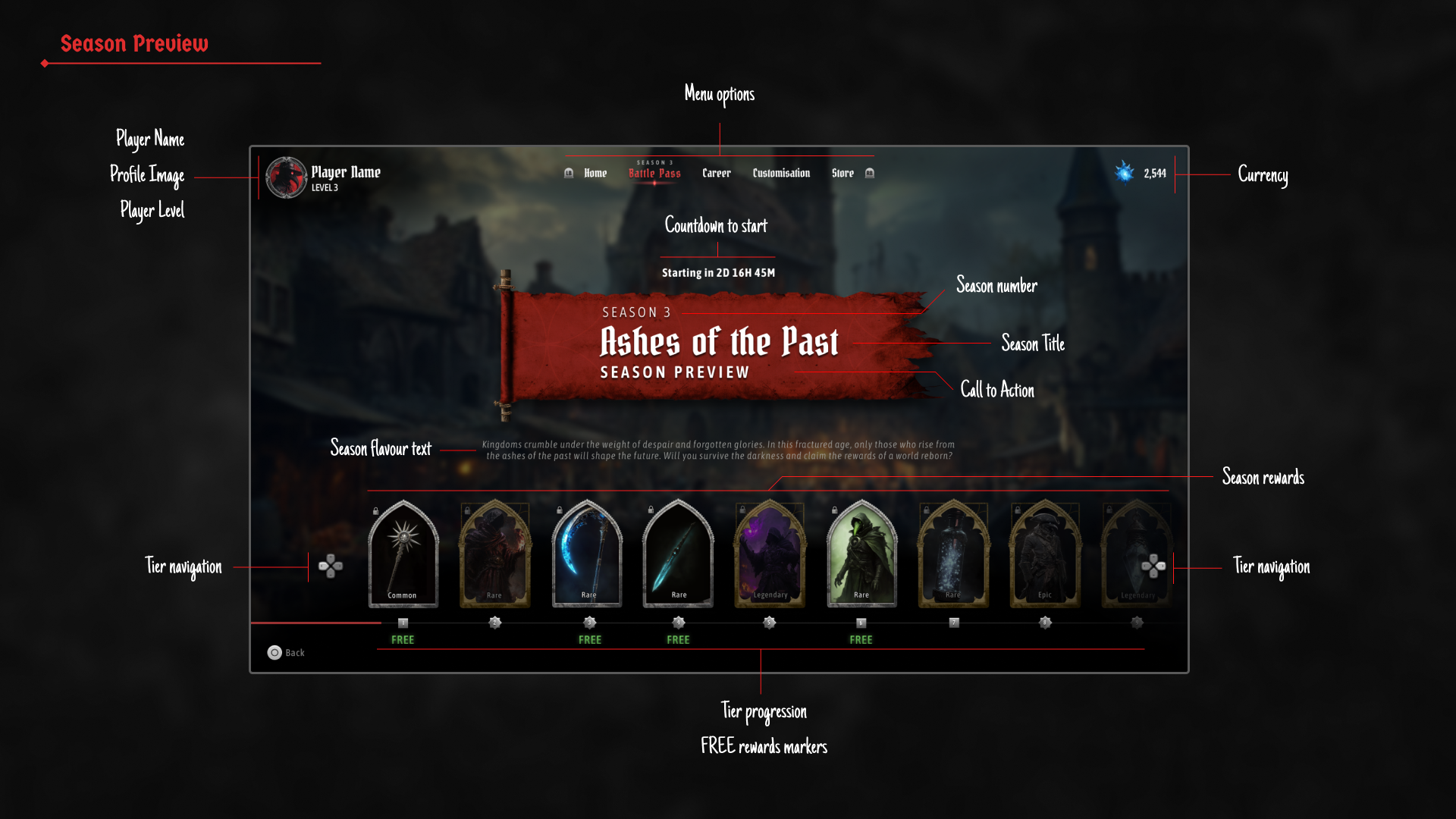Viewport: 1456px width, 819px height.
Task: Pick the teal dagger Rare reward card
Action: (x=678, y=554)
